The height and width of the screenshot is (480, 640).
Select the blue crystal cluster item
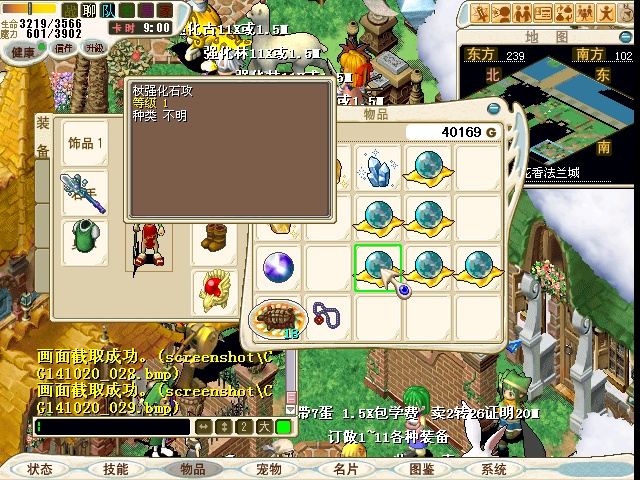click(378, 168)
